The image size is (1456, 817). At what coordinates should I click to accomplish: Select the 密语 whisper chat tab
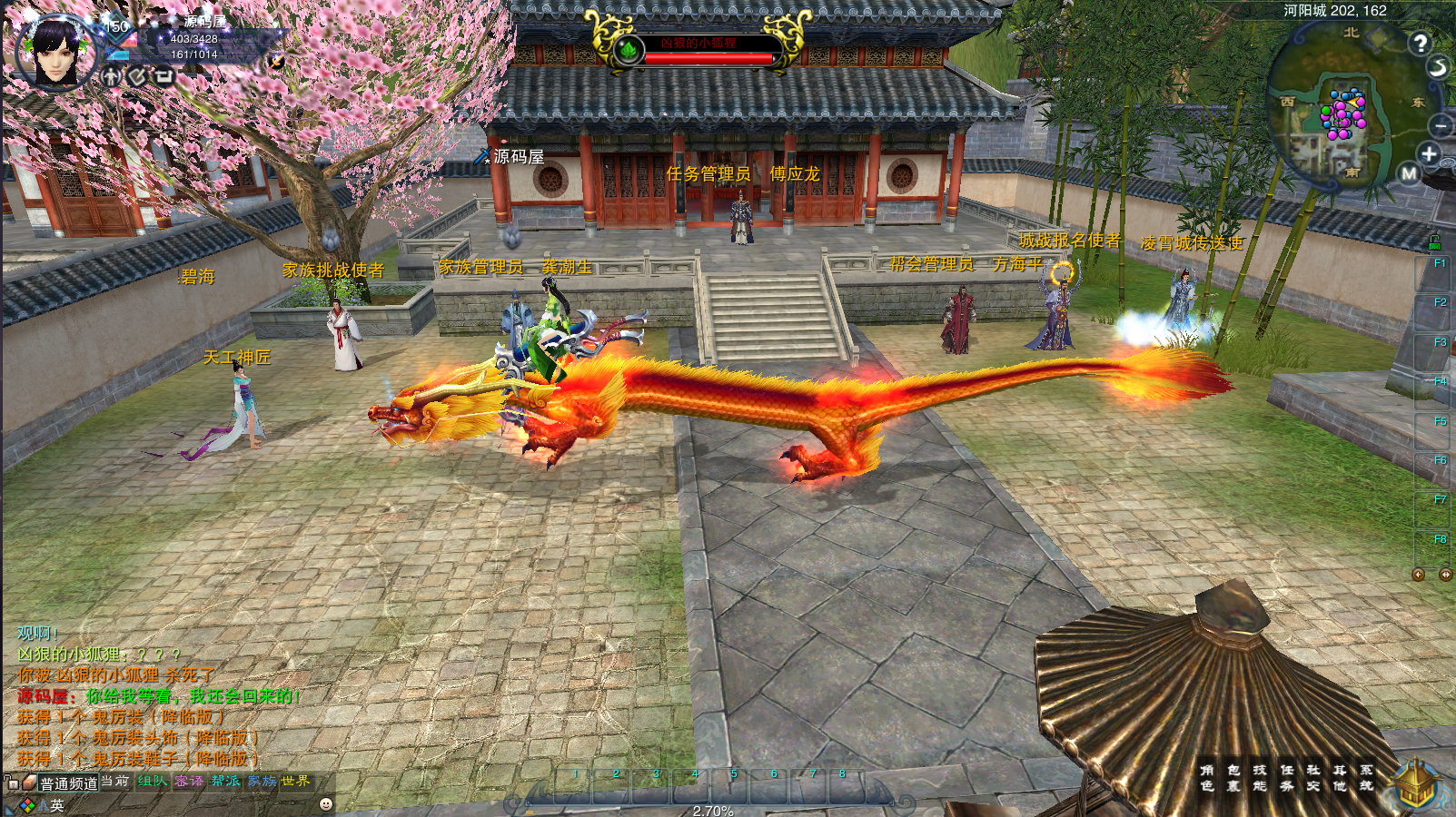pos(189,782)
